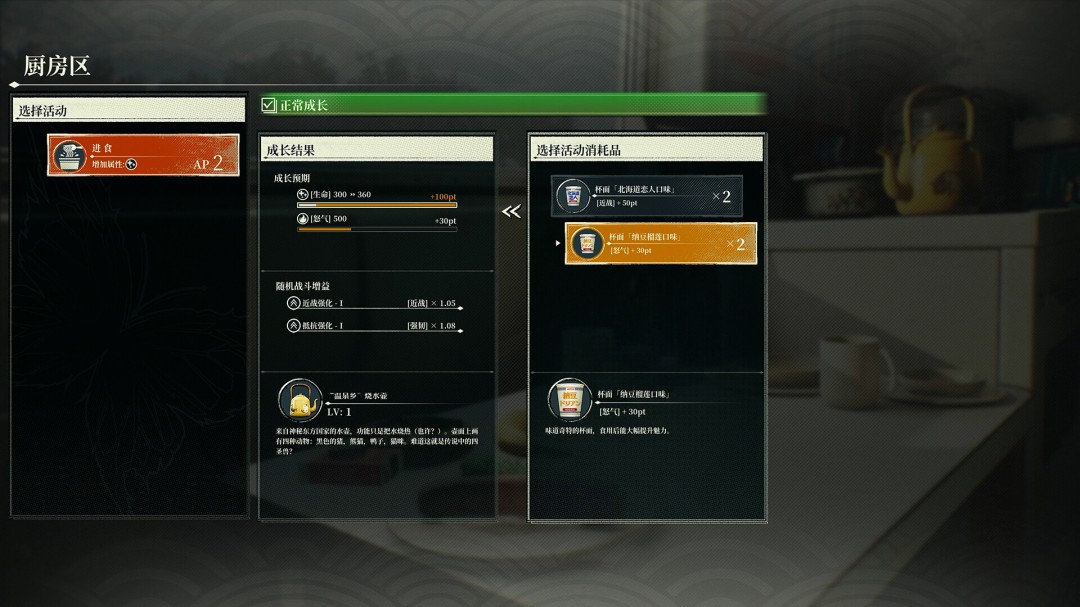The height and width of the screenshot is (607, 1080).
Task: Toggle the 正常成长 checkbox
Action: [x=269, y=105]
